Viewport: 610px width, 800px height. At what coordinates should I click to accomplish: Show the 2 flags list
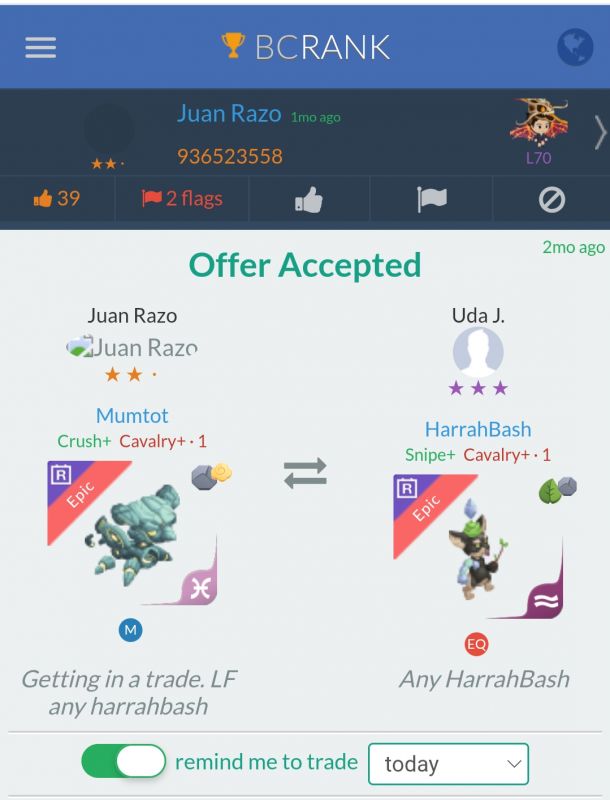click(x=182, y=198)
